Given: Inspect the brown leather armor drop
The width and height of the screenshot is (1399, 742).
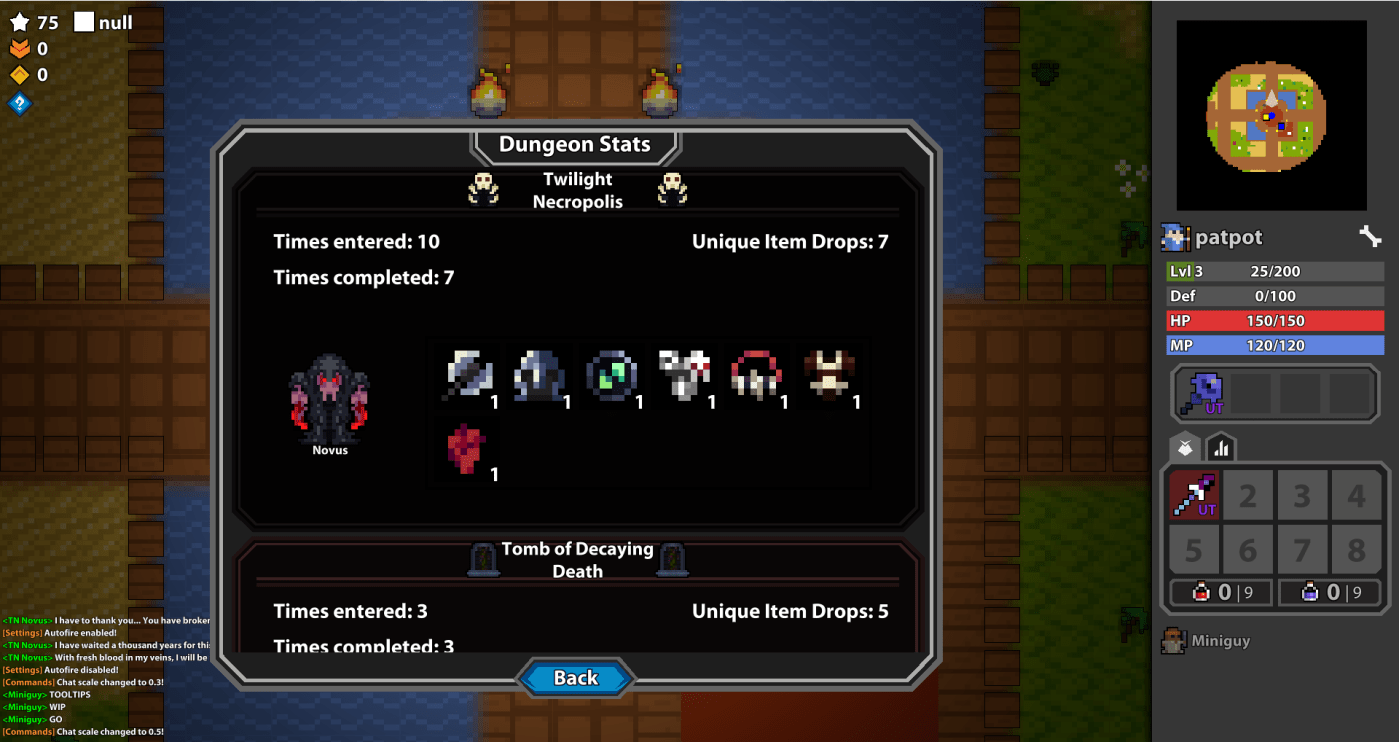Looking at the screenshot, I should (x=828, y=375).
